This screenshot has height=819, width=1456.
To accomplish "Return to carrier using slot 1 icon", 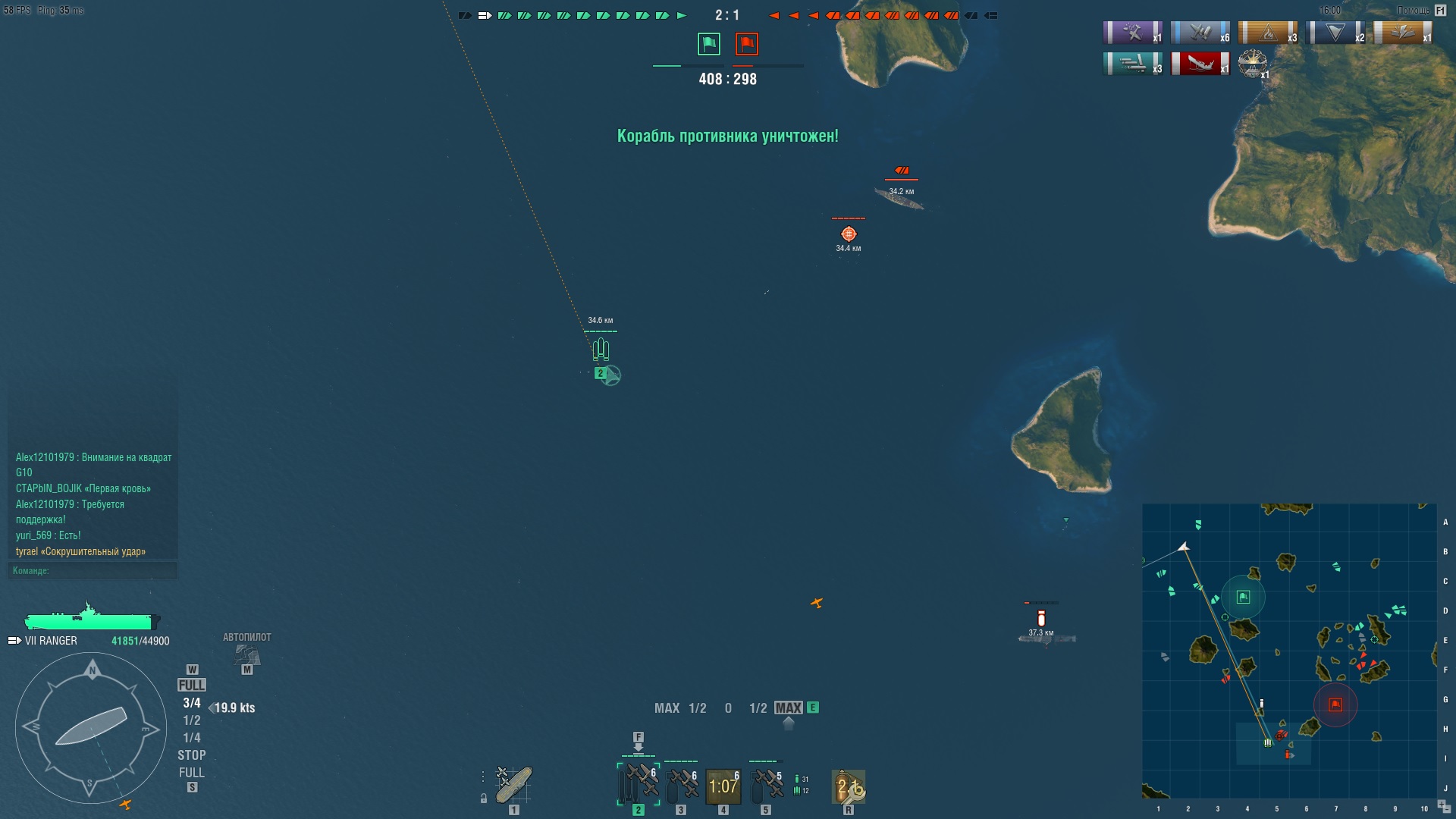I will tap(513, 785).
